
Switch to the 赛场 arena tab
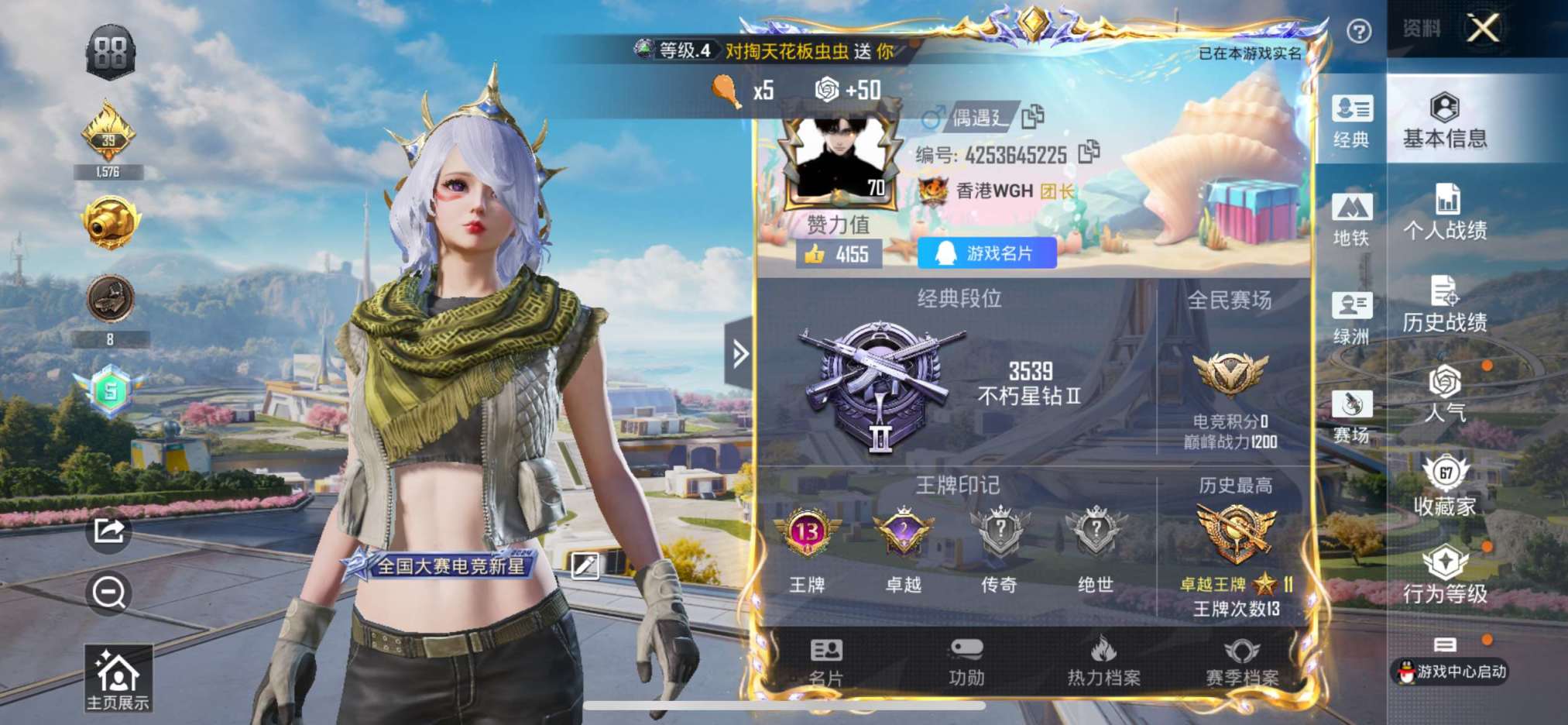1351,416
